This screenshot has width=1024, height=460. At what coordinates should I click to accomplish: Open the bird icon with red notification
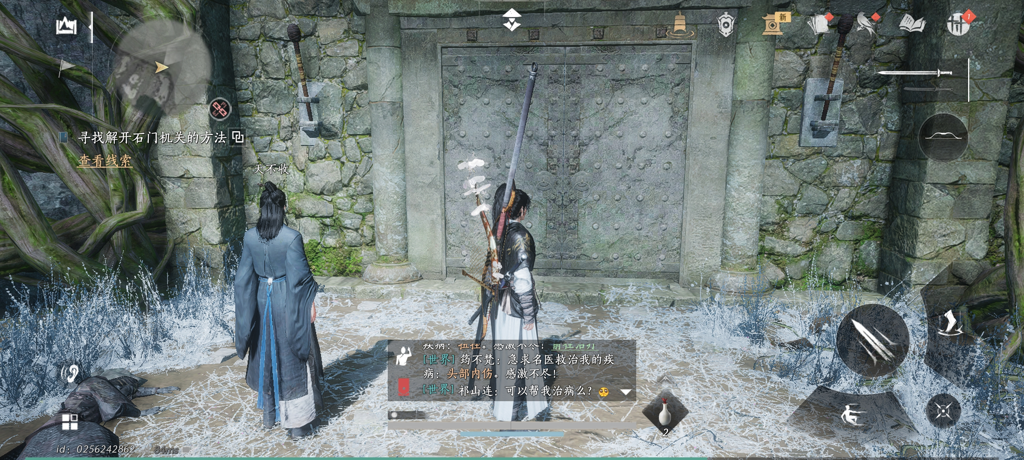click(866, 23)
